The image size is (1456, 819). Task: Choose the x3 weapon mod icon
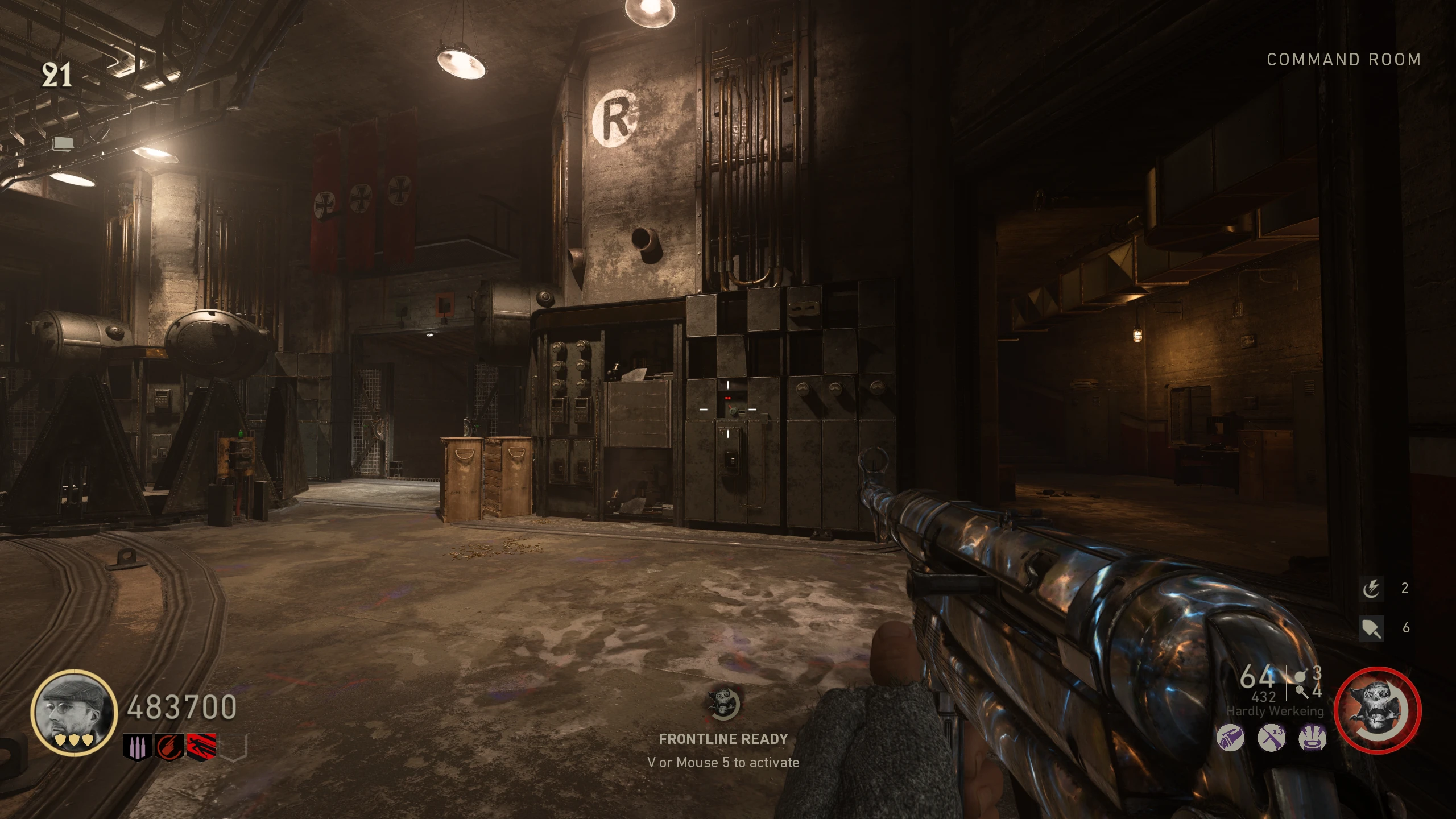click(1272, 738)
